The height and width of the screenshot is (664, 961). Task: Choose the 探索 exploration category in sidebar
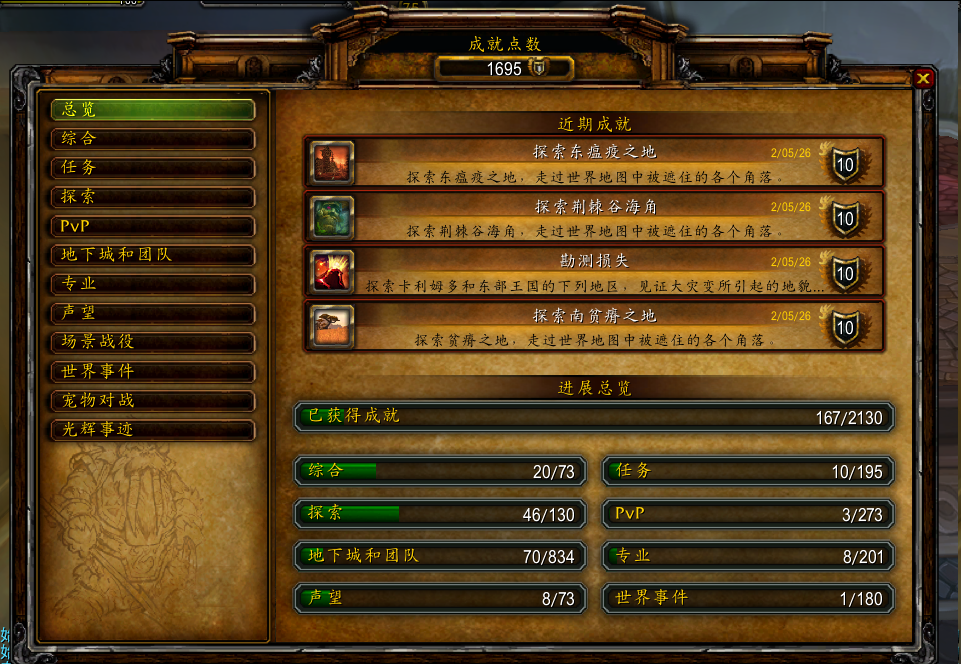click(x=153, y=196)
